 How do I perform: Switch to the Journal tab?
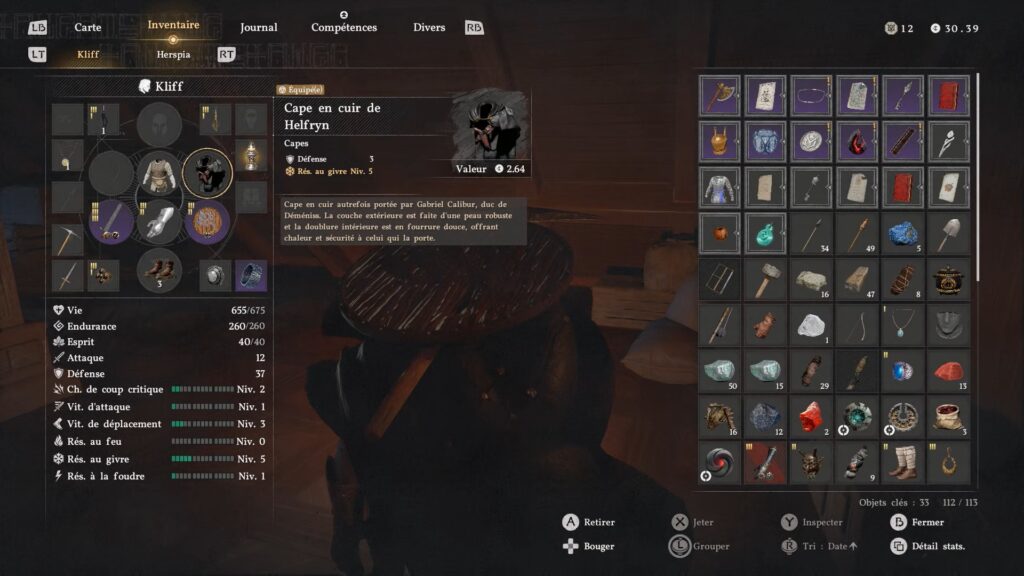259,27
